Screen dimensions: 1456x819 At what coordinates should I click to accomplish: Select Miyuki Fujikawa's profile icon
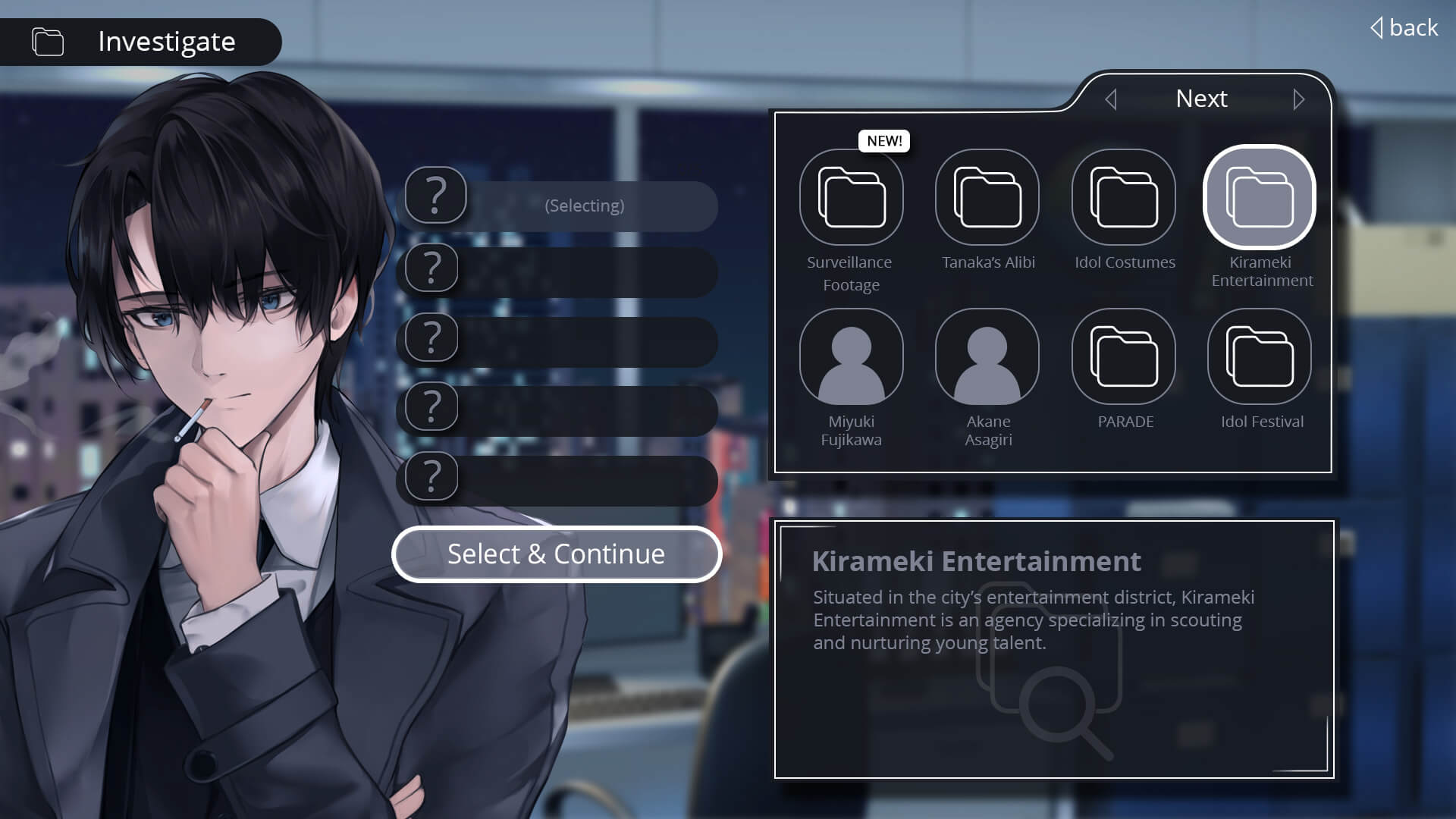[851, 356]
